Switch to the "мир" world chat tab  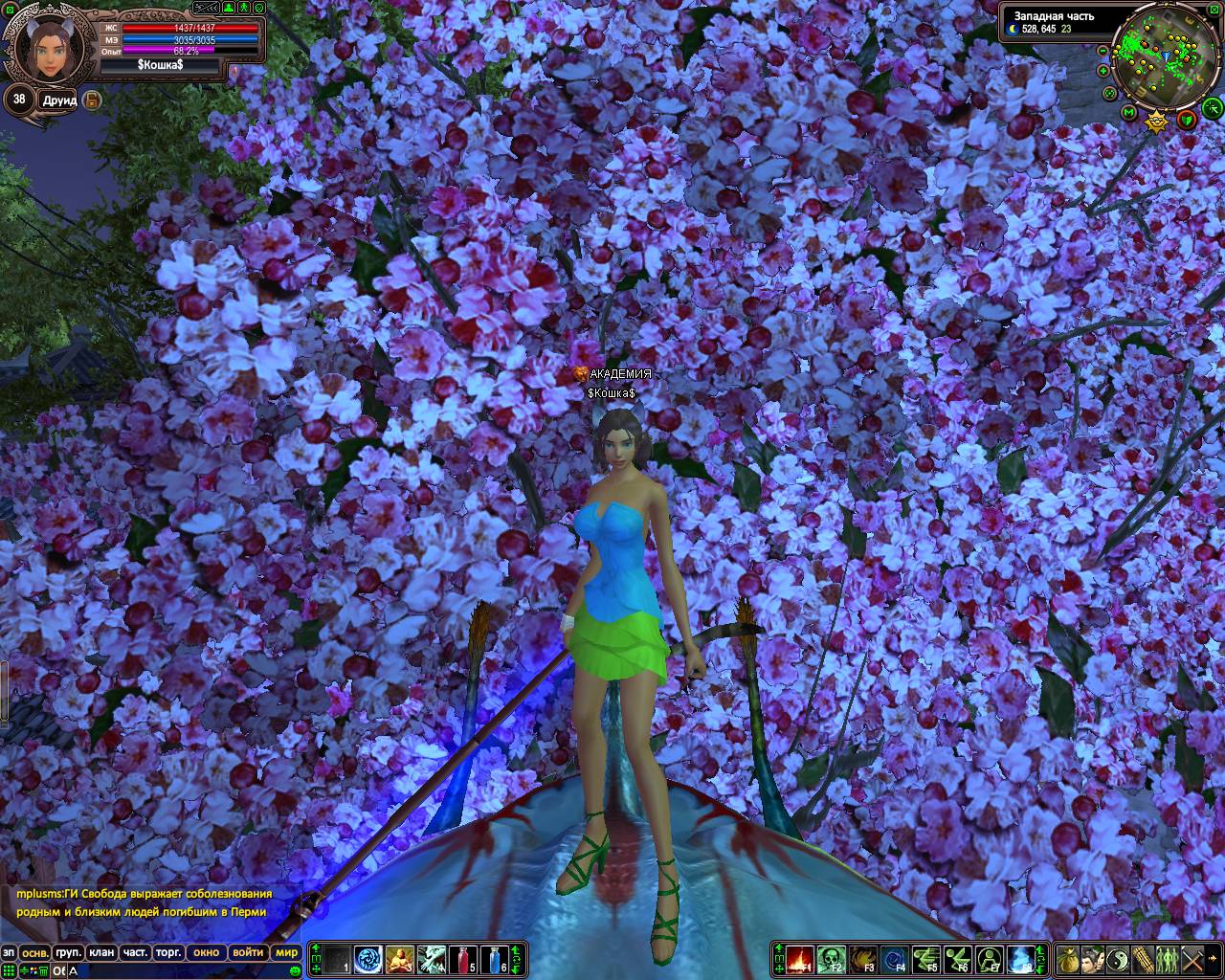(x=286, y=952)
